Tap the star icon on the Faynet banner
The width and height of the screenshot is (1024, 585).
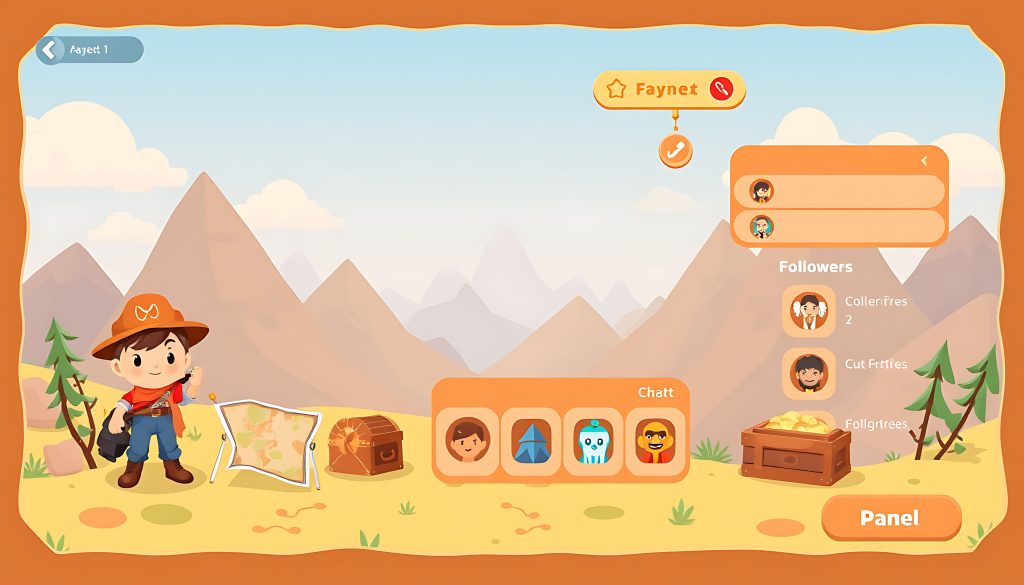coord(616,90)
